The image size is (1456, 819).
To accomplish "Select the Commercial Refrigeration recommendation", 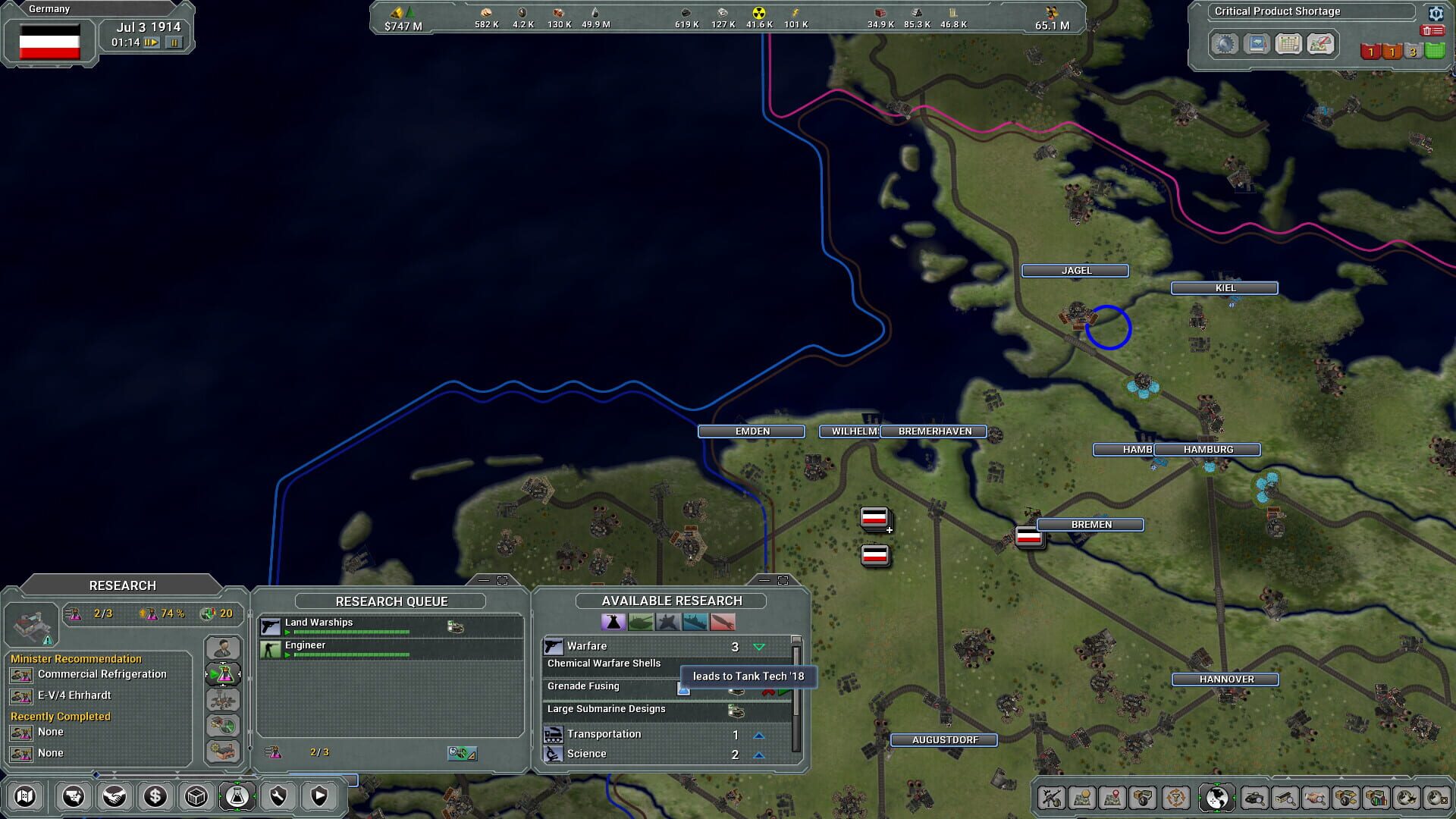I will pos(102,674).
